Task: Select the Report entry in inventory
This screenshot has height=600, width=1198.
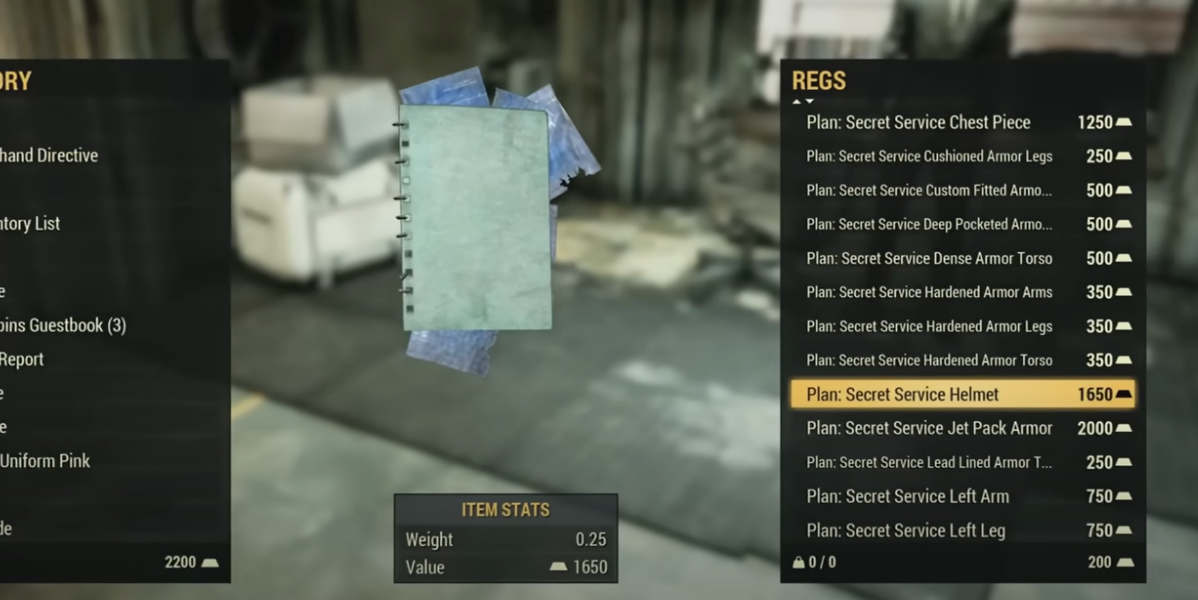Action: (x=22, y=360)
